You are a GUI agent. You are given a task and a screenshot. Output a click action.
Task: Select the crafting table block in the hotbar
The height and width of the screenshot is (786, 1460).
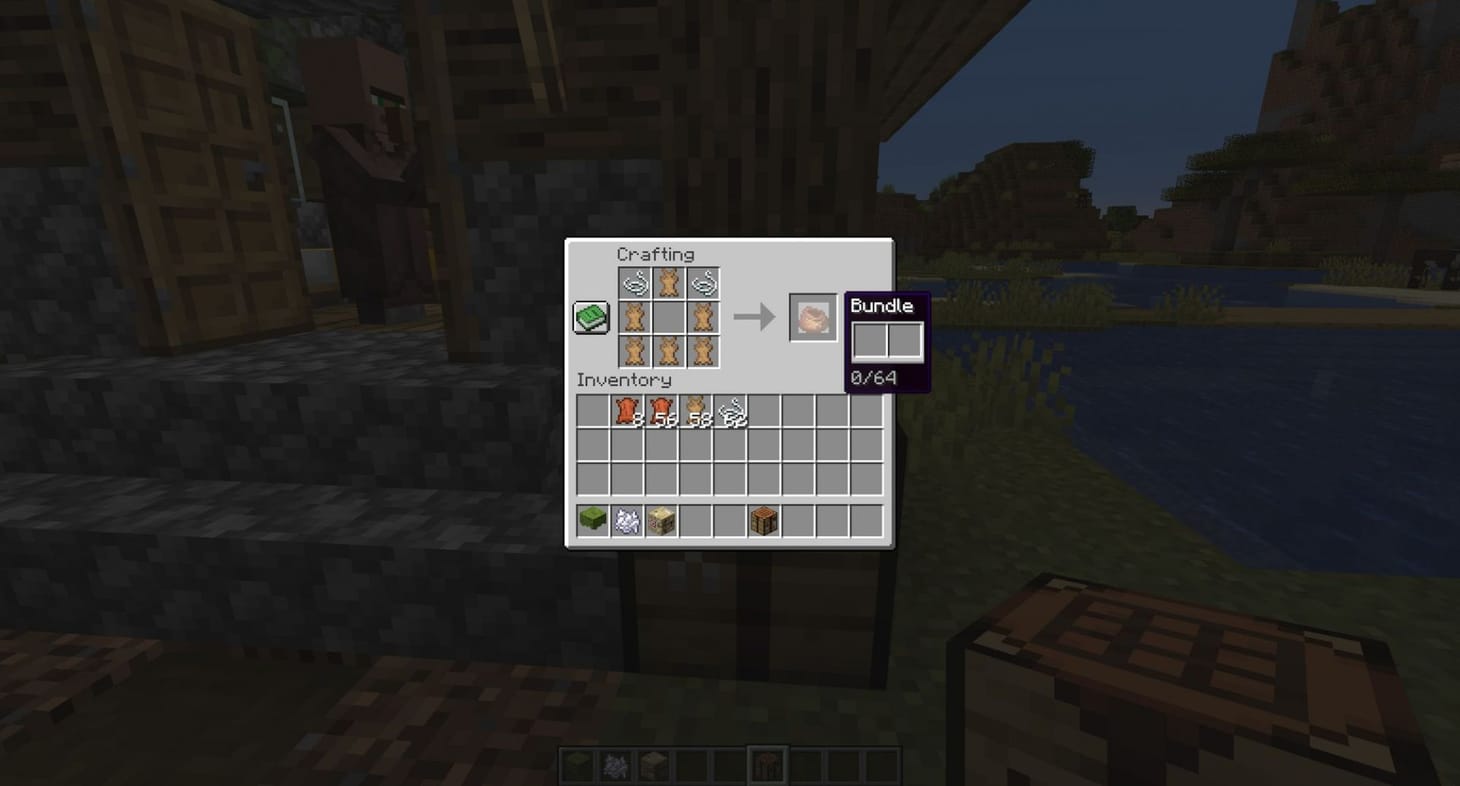763,519
